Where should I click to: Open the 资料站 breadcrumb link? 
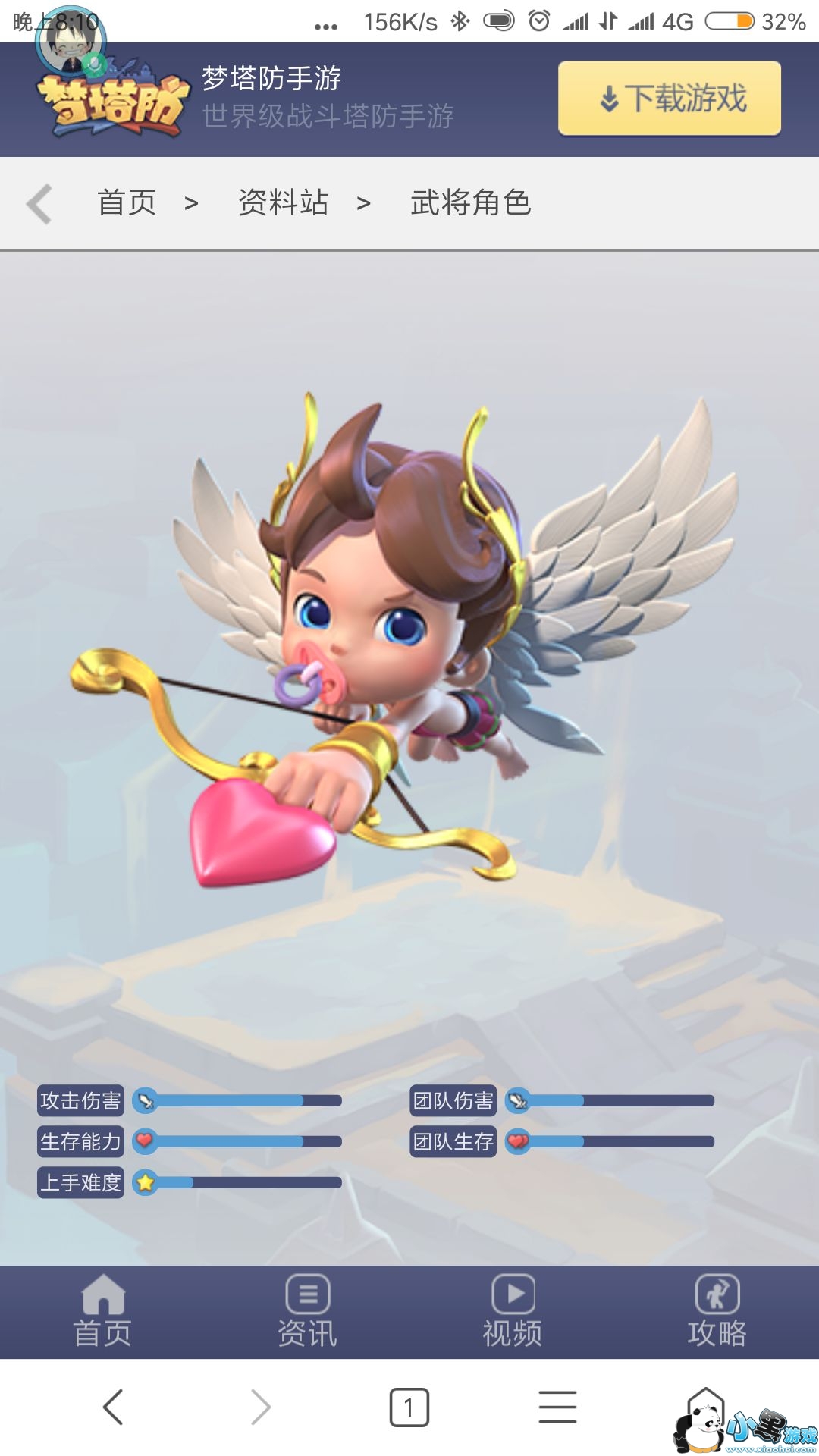click(284, 202)
